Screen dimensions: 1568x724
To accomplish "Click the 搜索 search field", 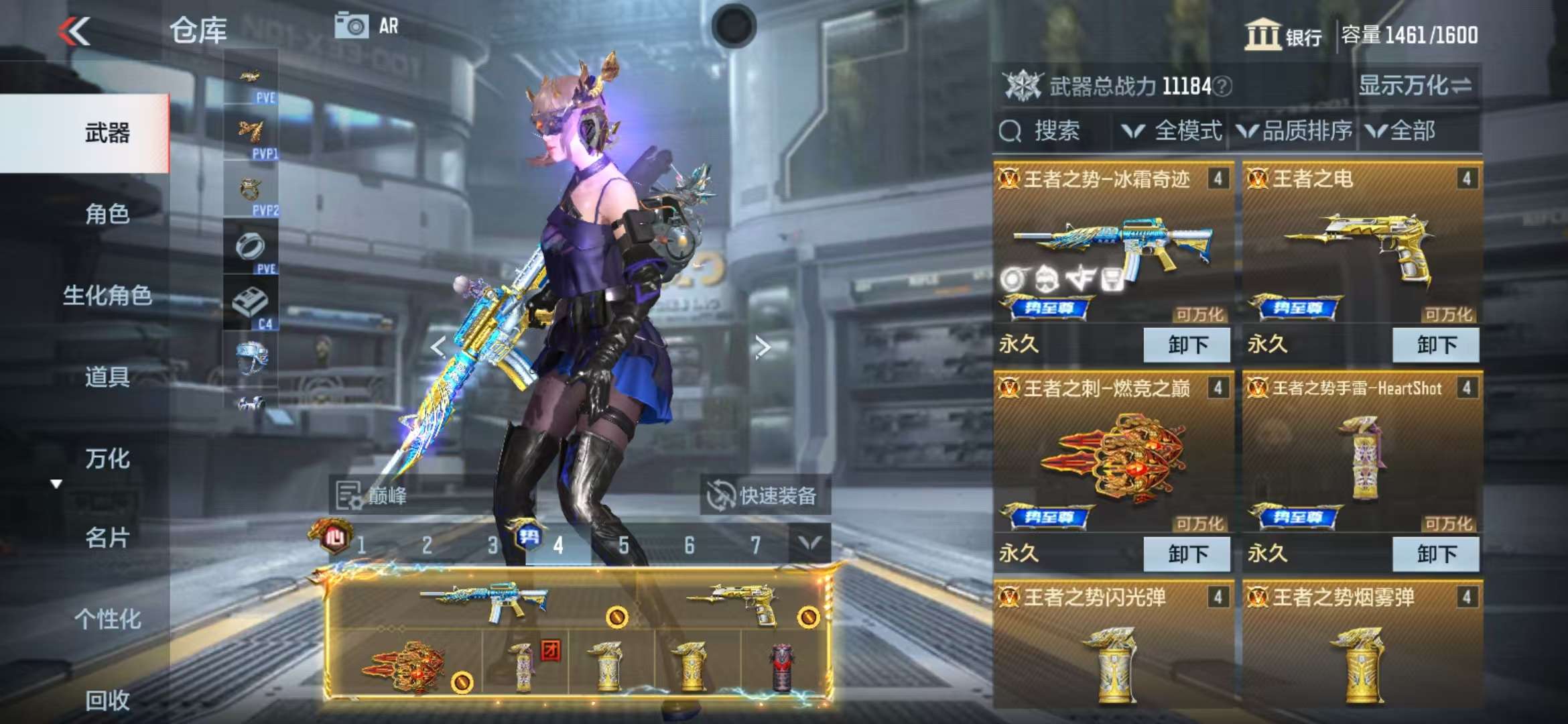I will pos(1053,131).
